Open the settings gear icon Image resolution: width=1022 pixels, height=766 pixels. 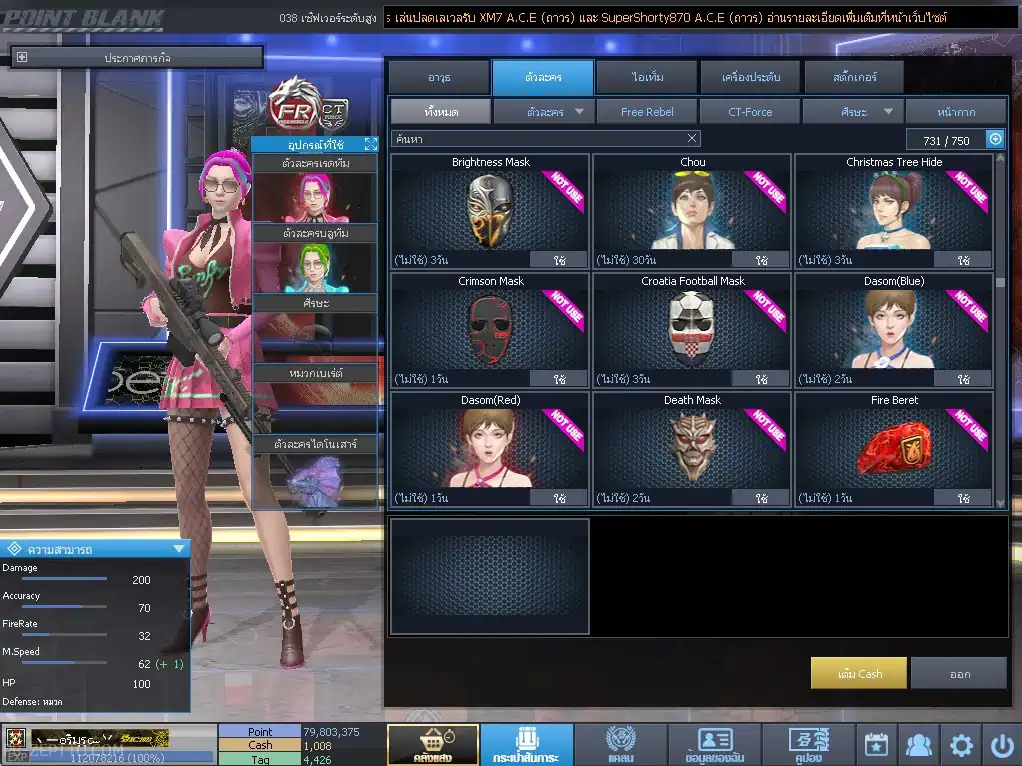click(961, 745)
